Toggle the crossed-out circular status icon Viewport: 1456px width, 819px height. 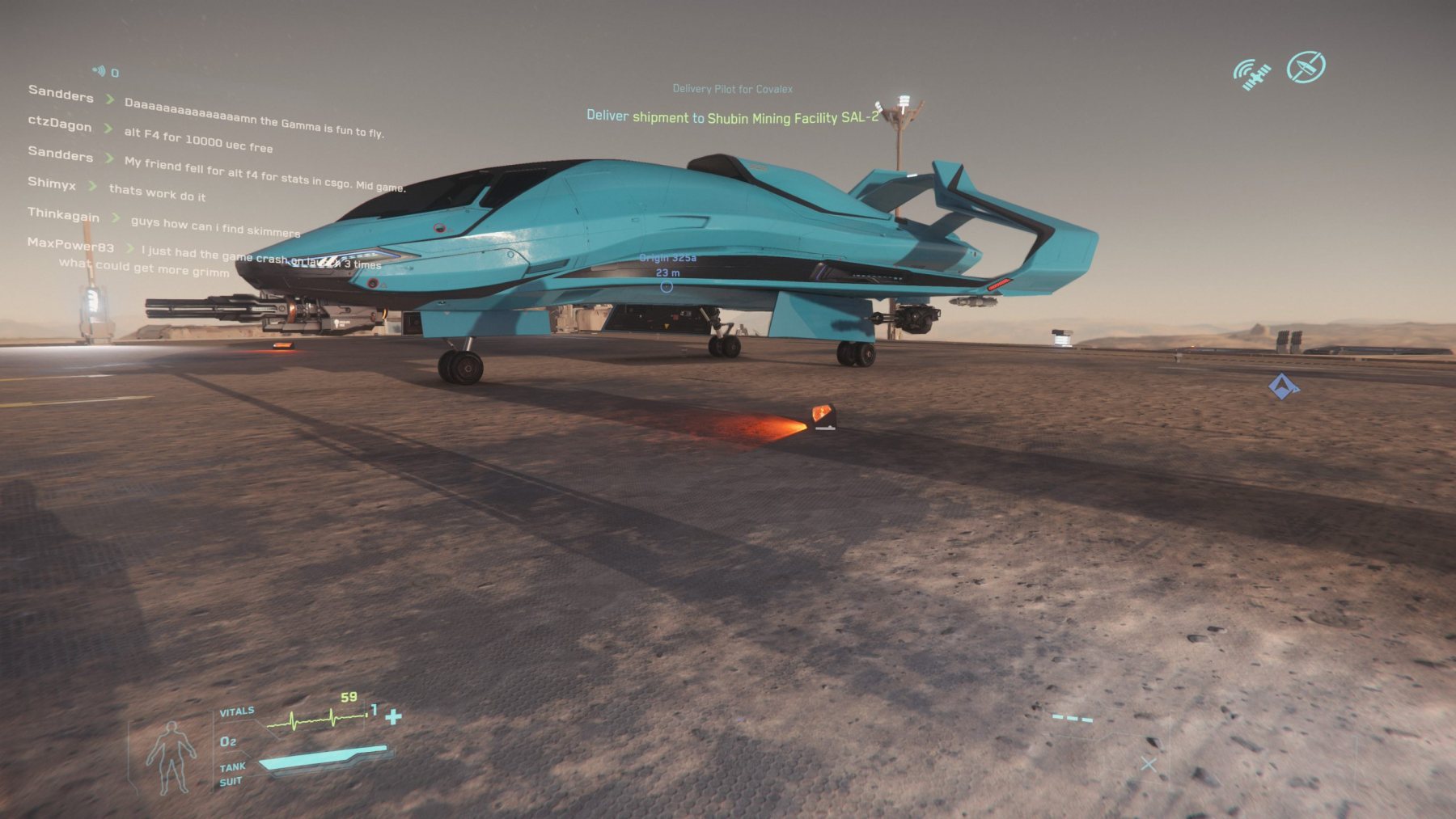tap(1306, 67)
